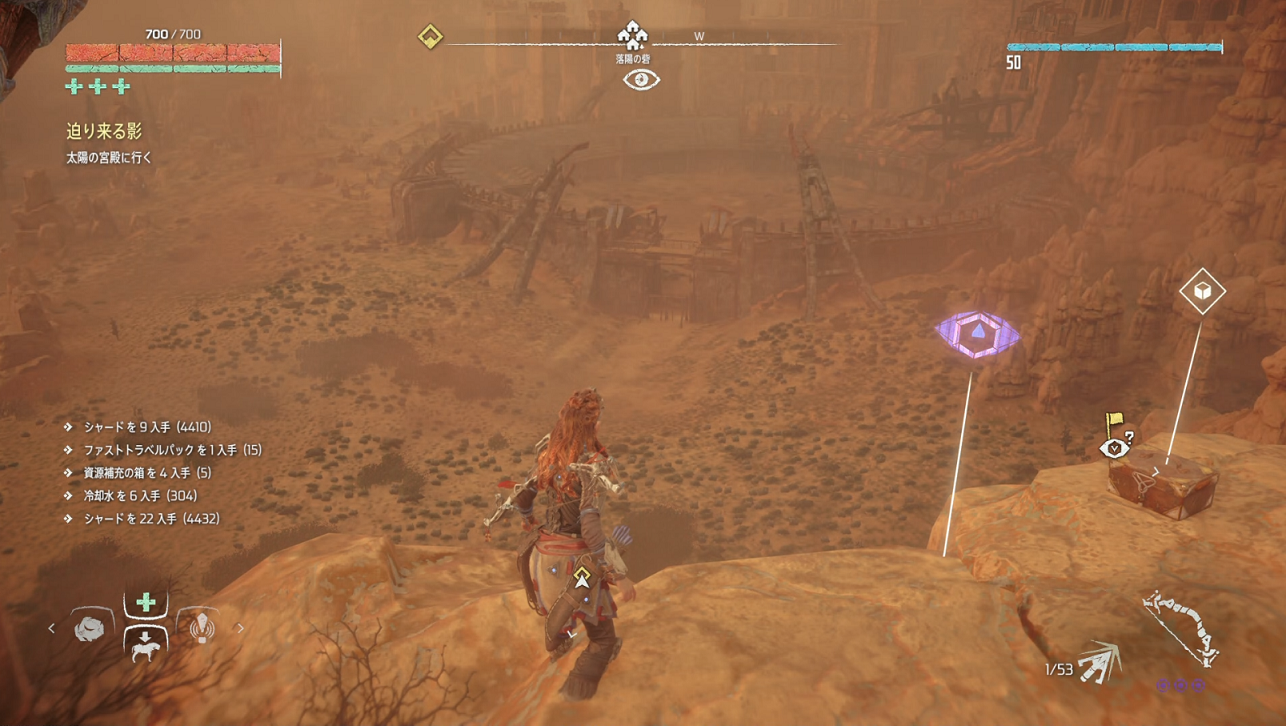Cycle tools with the left arrow

[x=52, y=628]
